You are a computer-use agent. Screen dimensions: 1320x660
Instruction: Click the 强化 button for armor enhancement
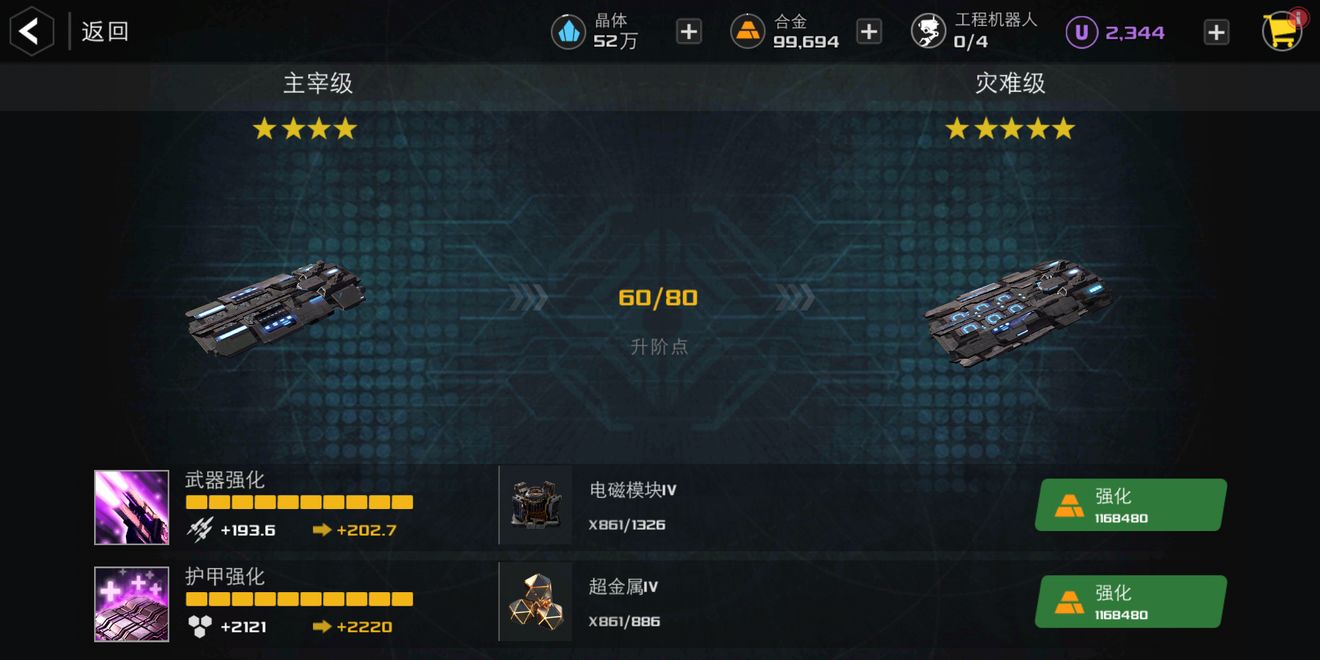pyautogui.click(x=1130, y=602)
